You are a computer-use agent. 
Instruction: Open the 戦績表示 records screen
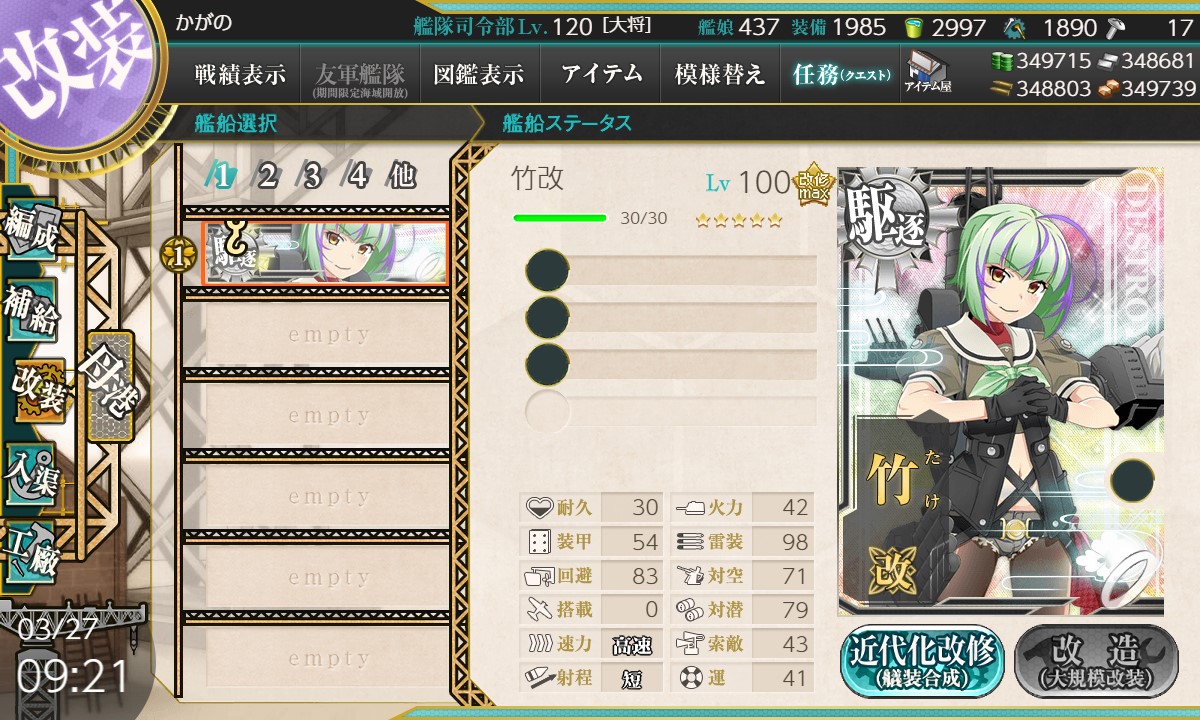[240, 74]
